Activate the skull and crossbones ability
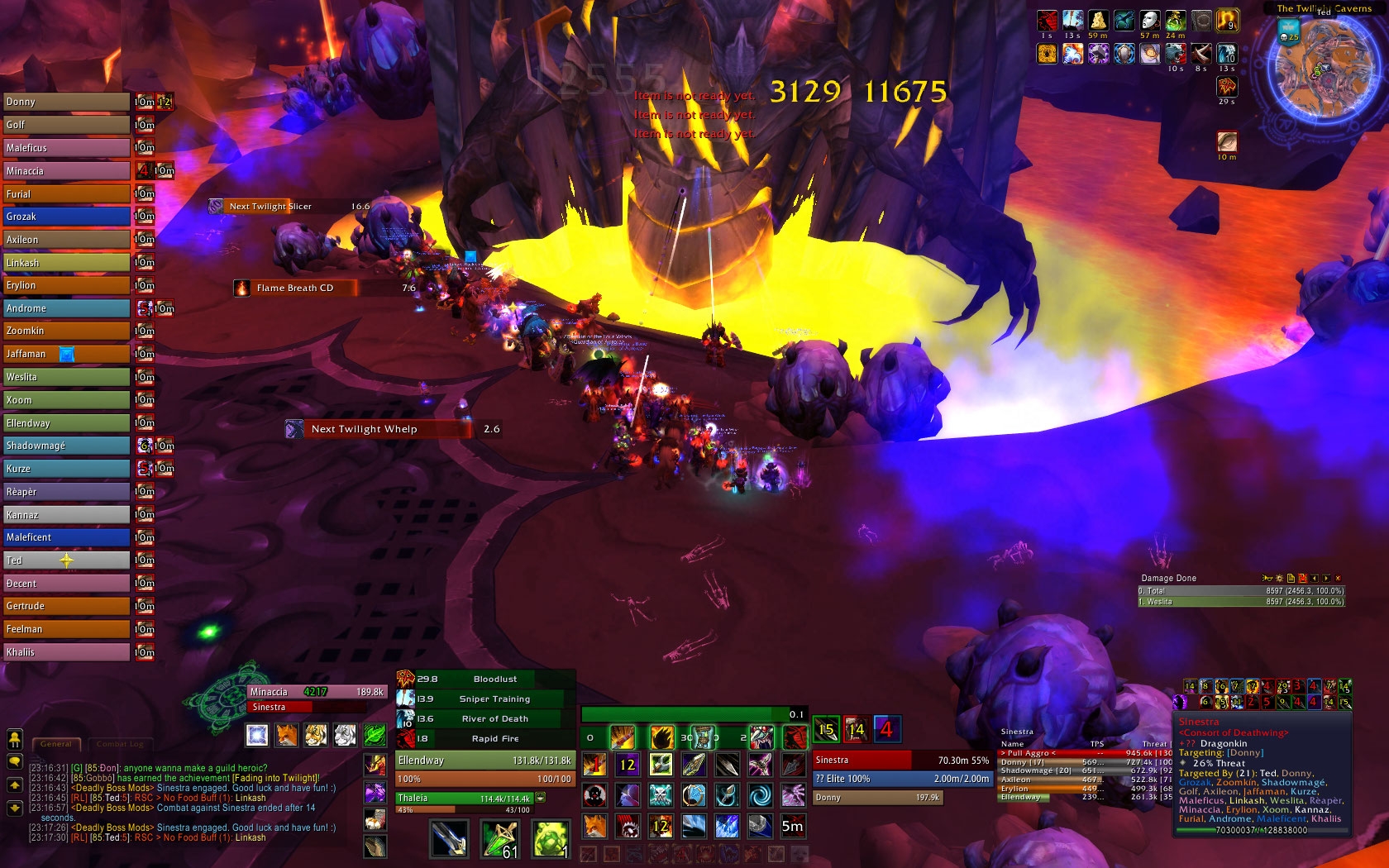 [660, 795]
